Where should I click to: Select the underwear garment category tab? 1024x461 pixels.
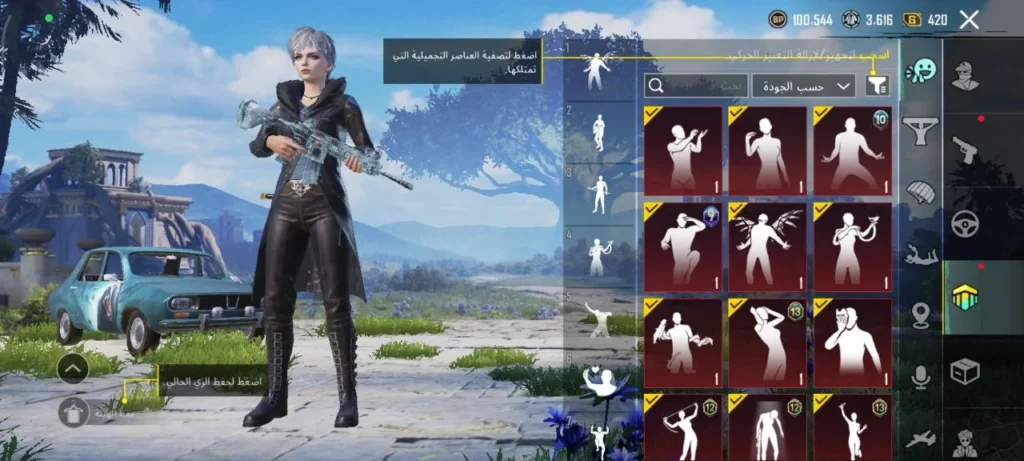919,130
